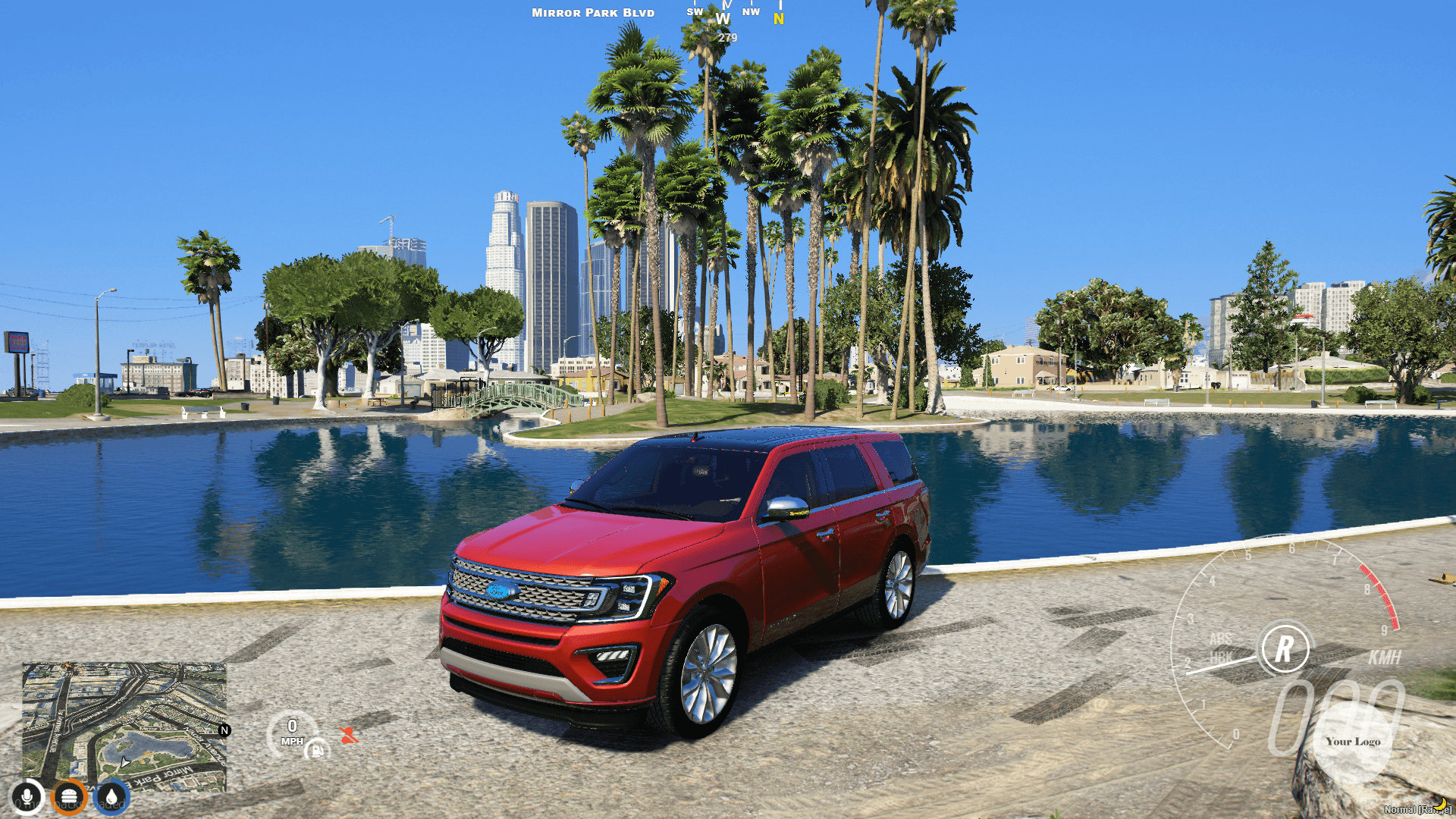Select the water drop thirst icon
This screenshot has height=819, width=1456.
pyautogui.click(x=111, y=797)
